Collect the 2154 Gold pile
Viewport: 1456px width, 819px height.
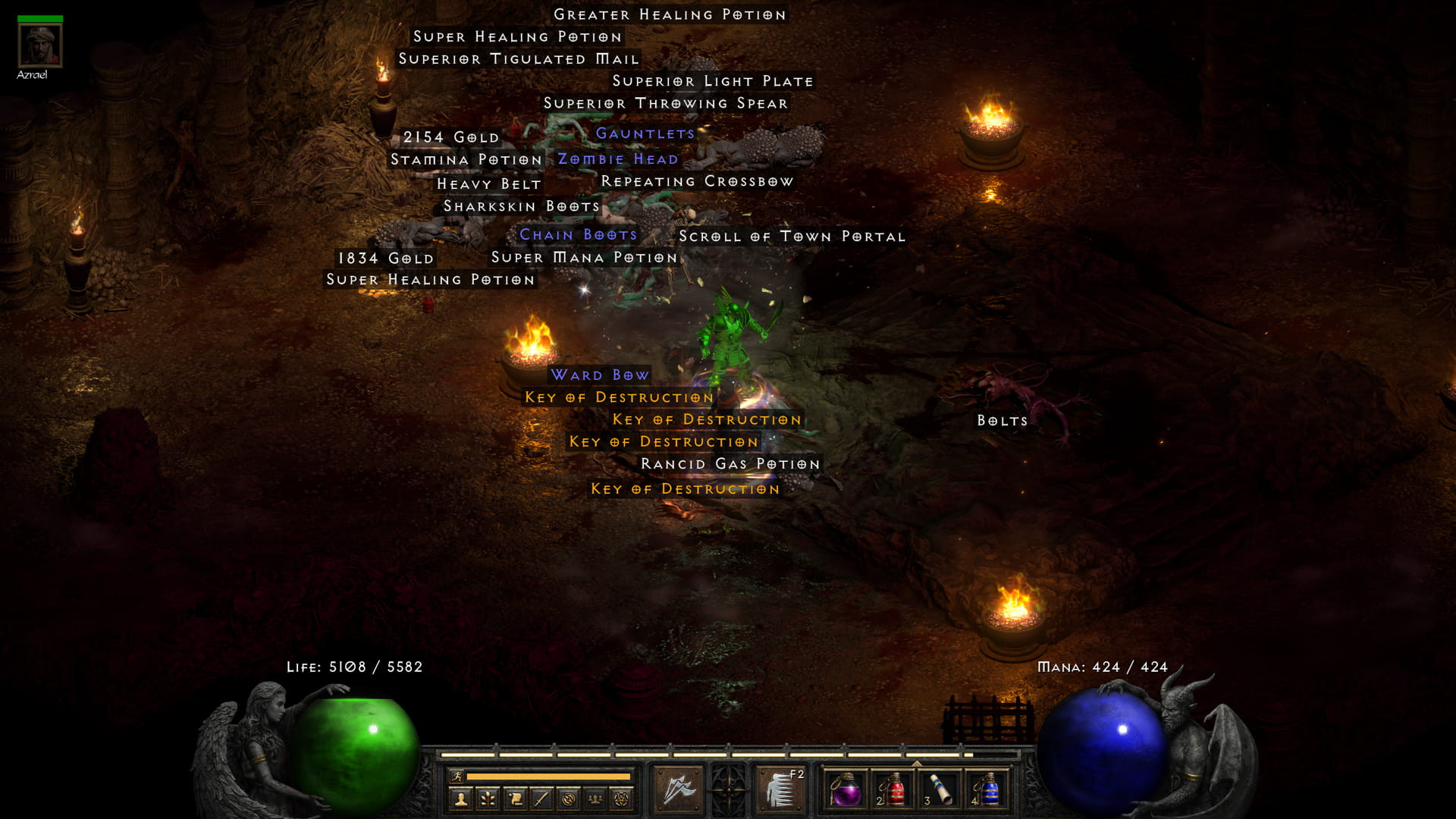[x=451, y=137]
